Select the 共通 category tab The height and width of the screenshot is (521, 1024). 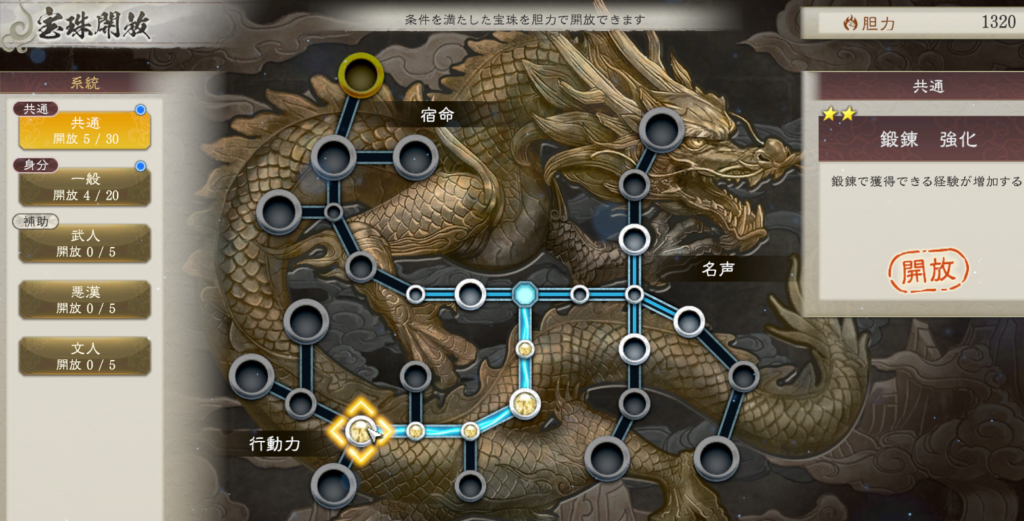point(85,130)
